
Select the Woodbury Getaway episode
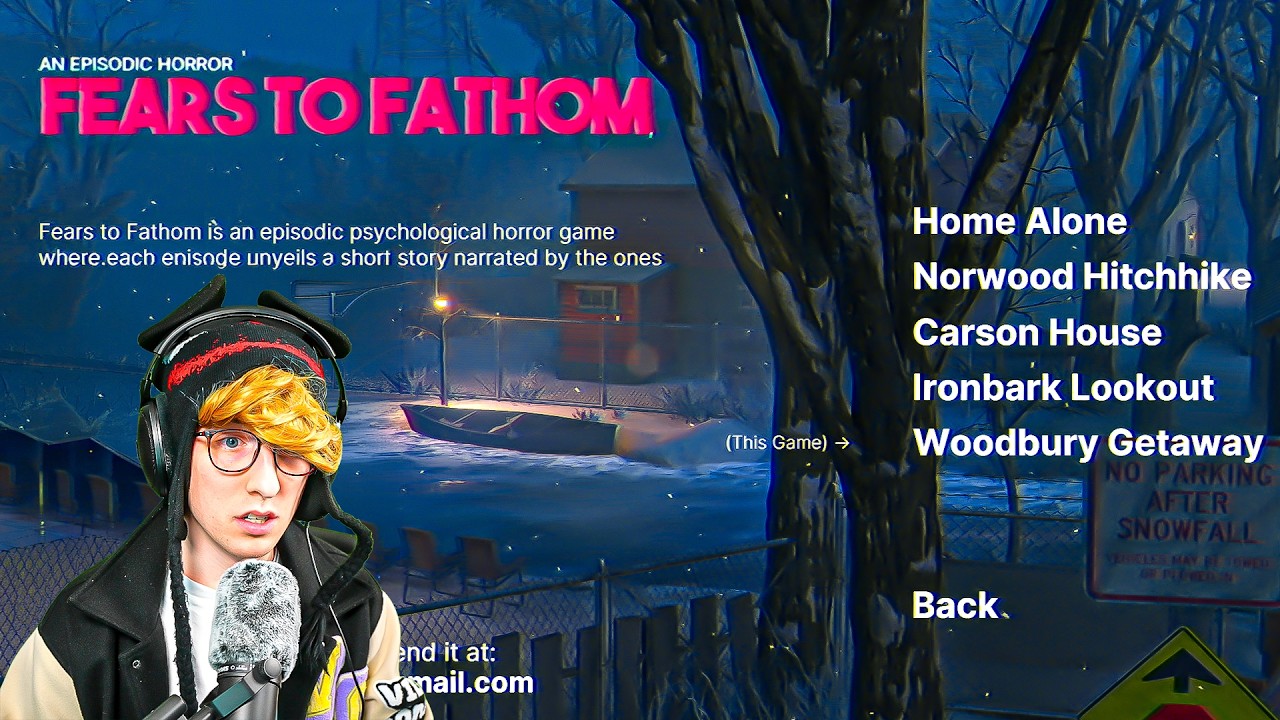1088,442
